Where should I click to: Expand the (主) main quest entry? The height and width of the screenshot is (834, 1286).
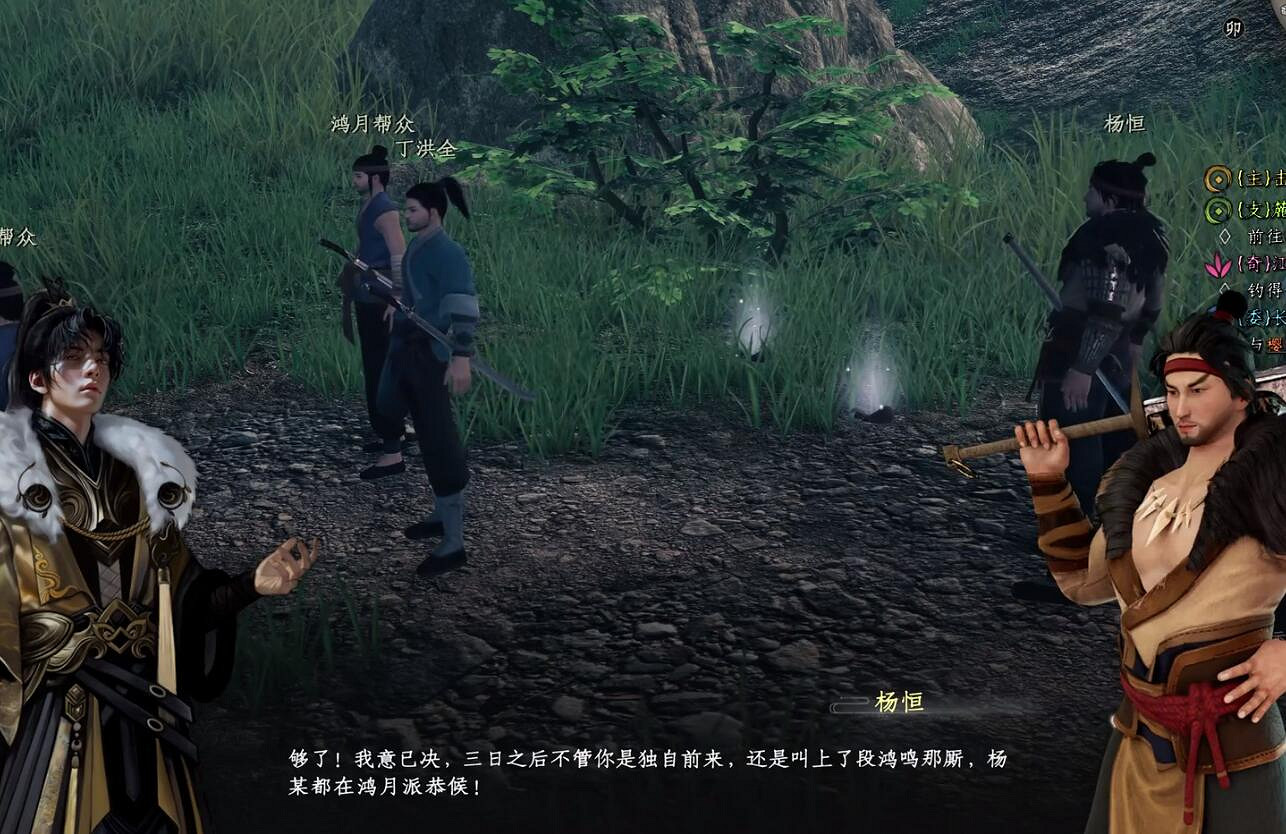point(1256,178)
